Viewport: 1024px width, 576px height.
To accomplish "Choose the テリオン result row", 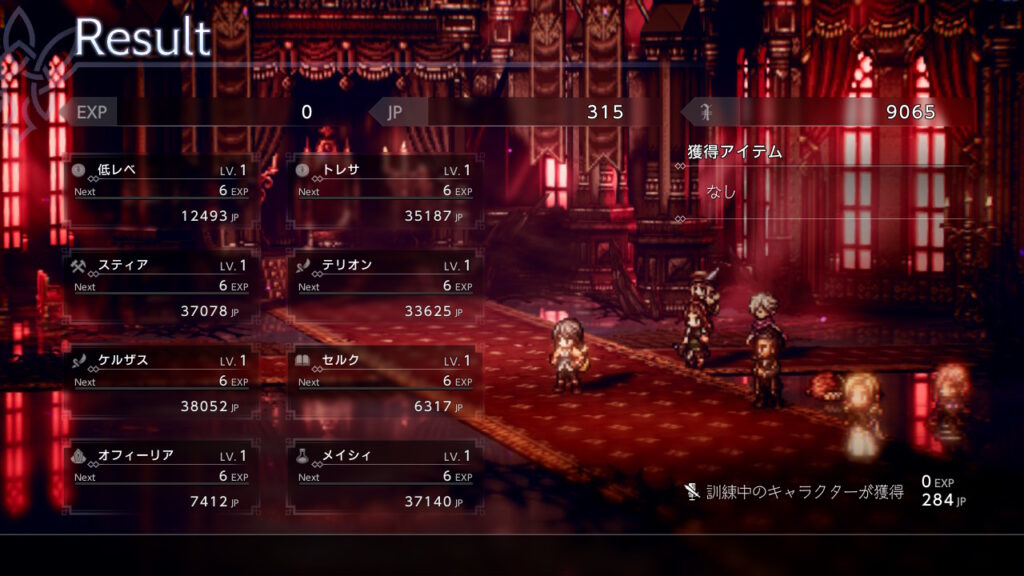I will [384, 286].
